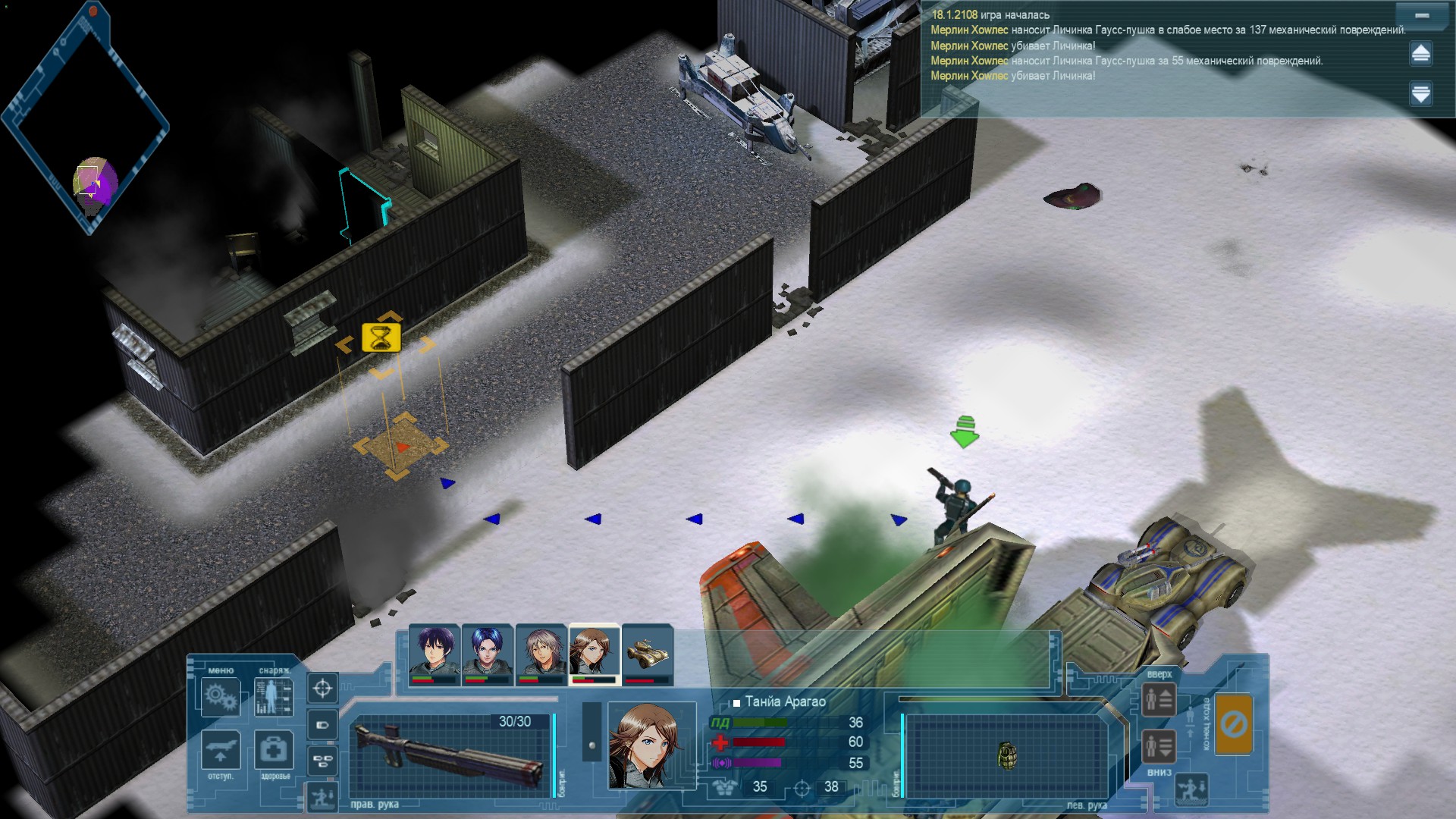Screen dimensions: 1456x819
Task: Select the blue-haired soldier portrait
Action: [x=487, y=653]
